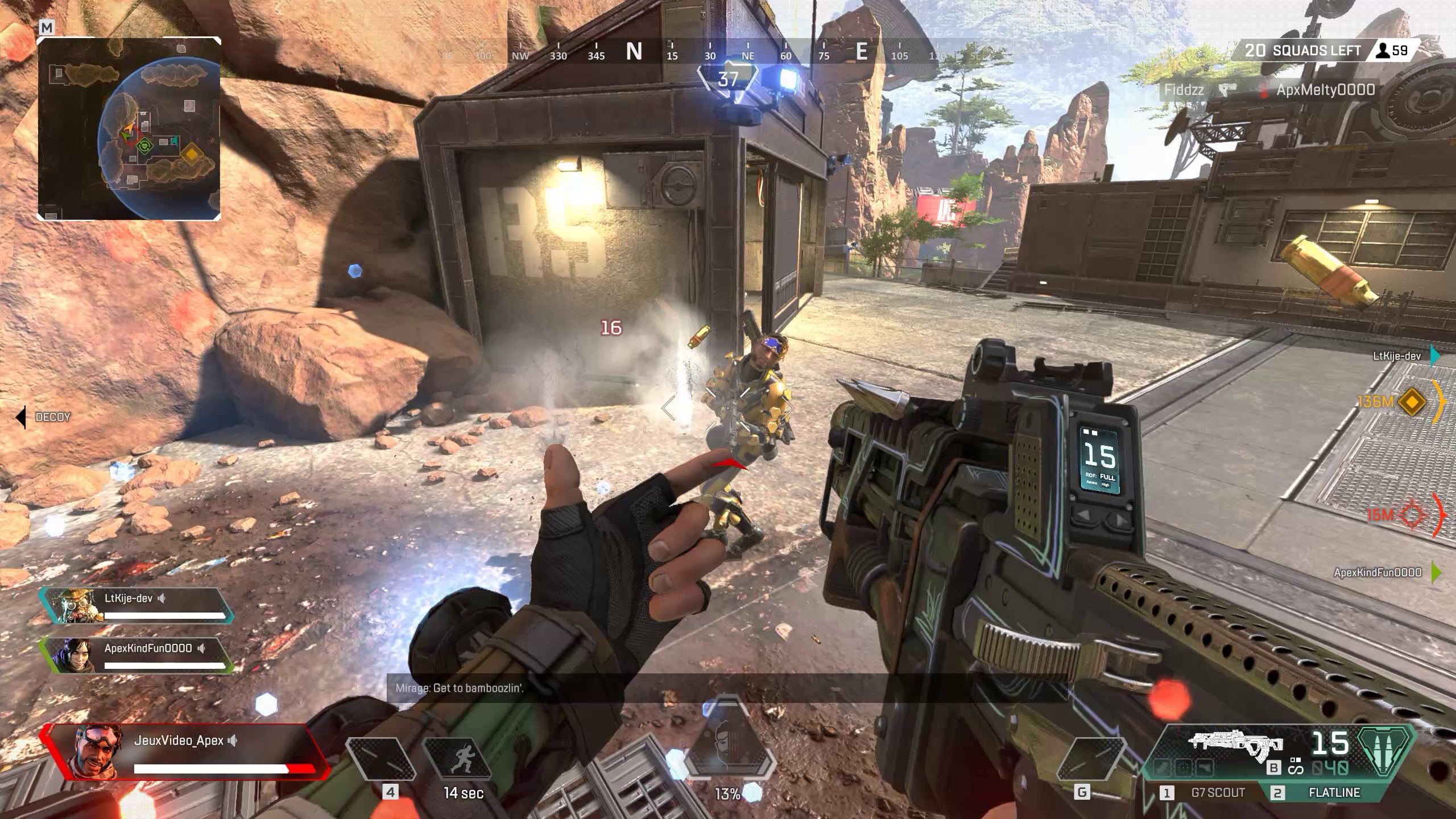This screenshot has height=819, width=1456.
Task: Click the M map key icon above the minimap
Action: [x=47, y=28]
